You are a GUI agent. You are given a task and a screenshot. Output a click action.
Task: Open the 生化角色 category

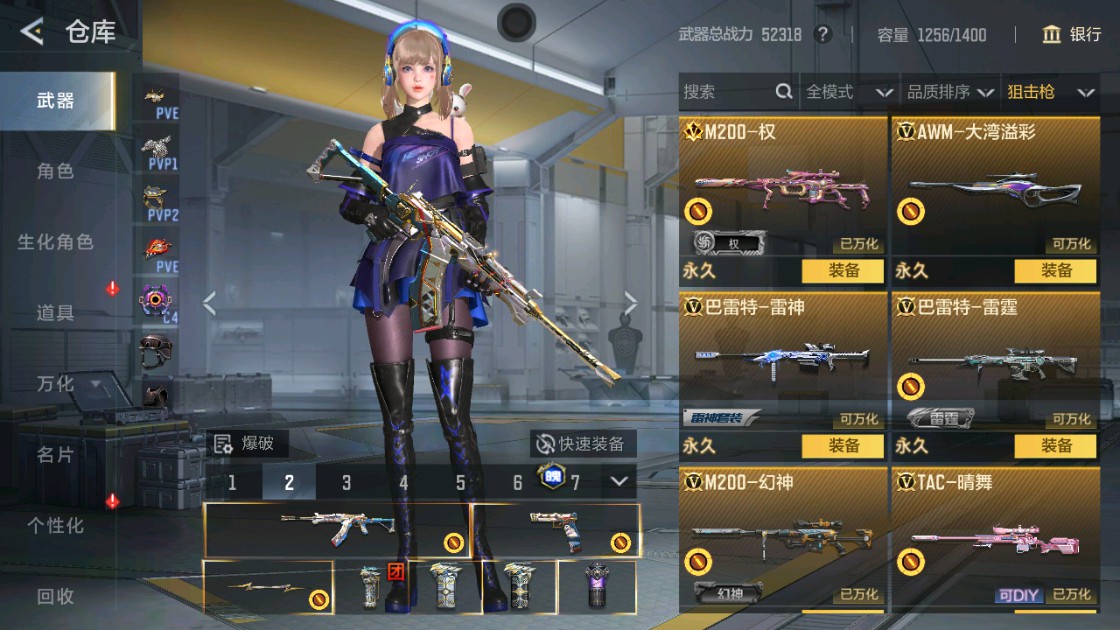point(55,242)
